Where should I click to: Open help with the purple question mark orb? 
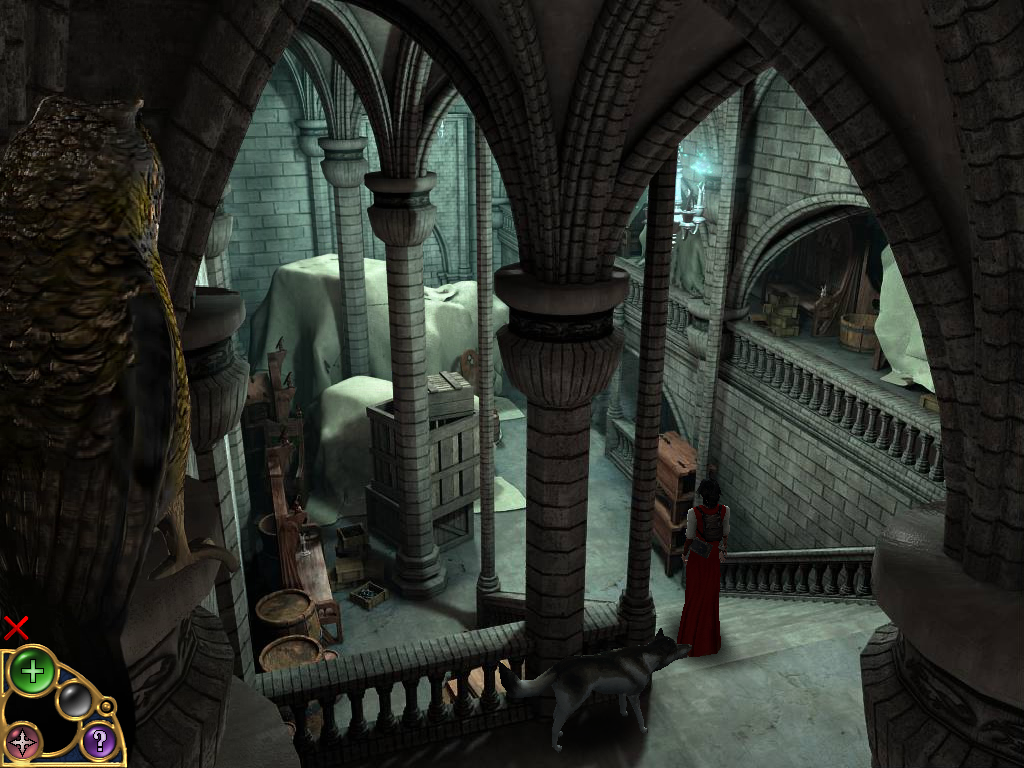point(98,741)
